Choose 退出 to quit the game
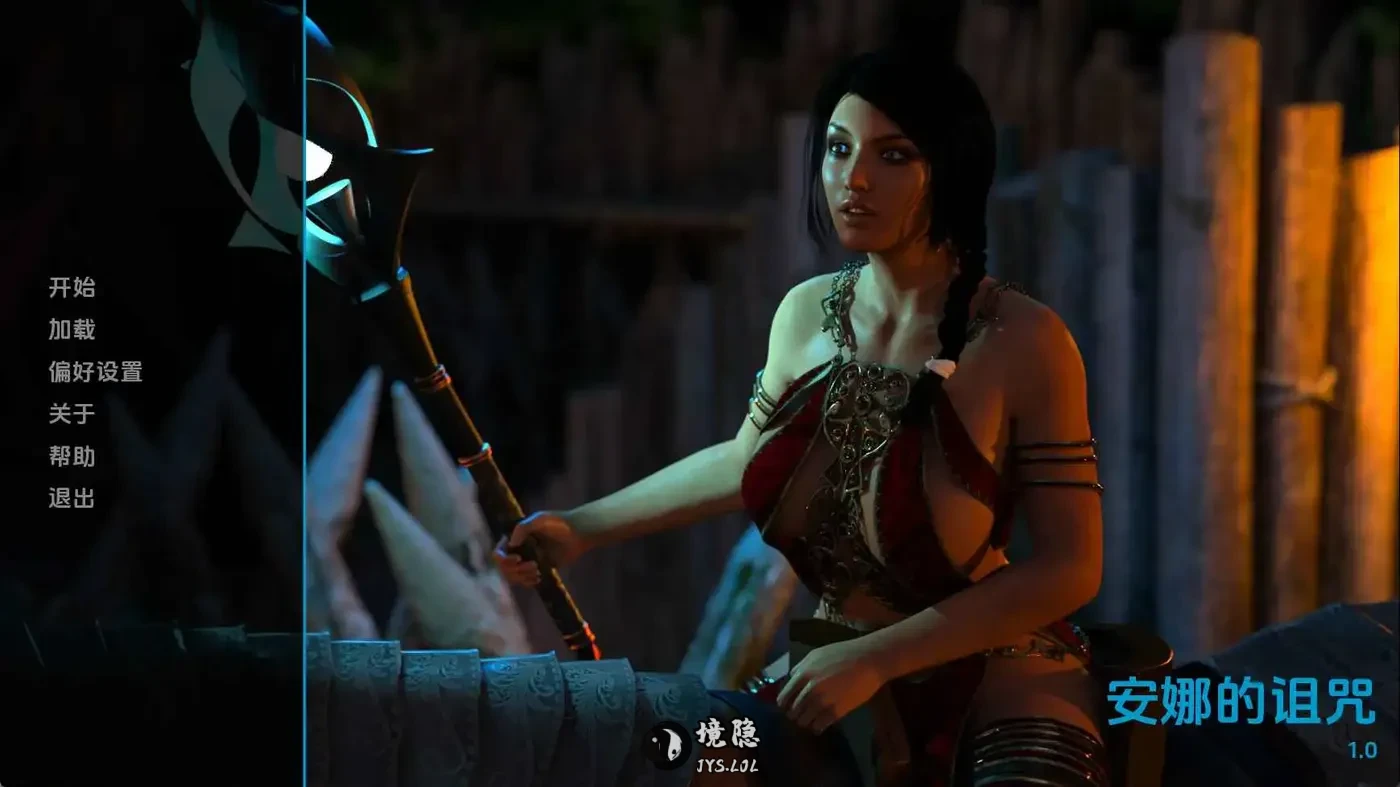Viewport: 1400px width, 787px height. 72,498
